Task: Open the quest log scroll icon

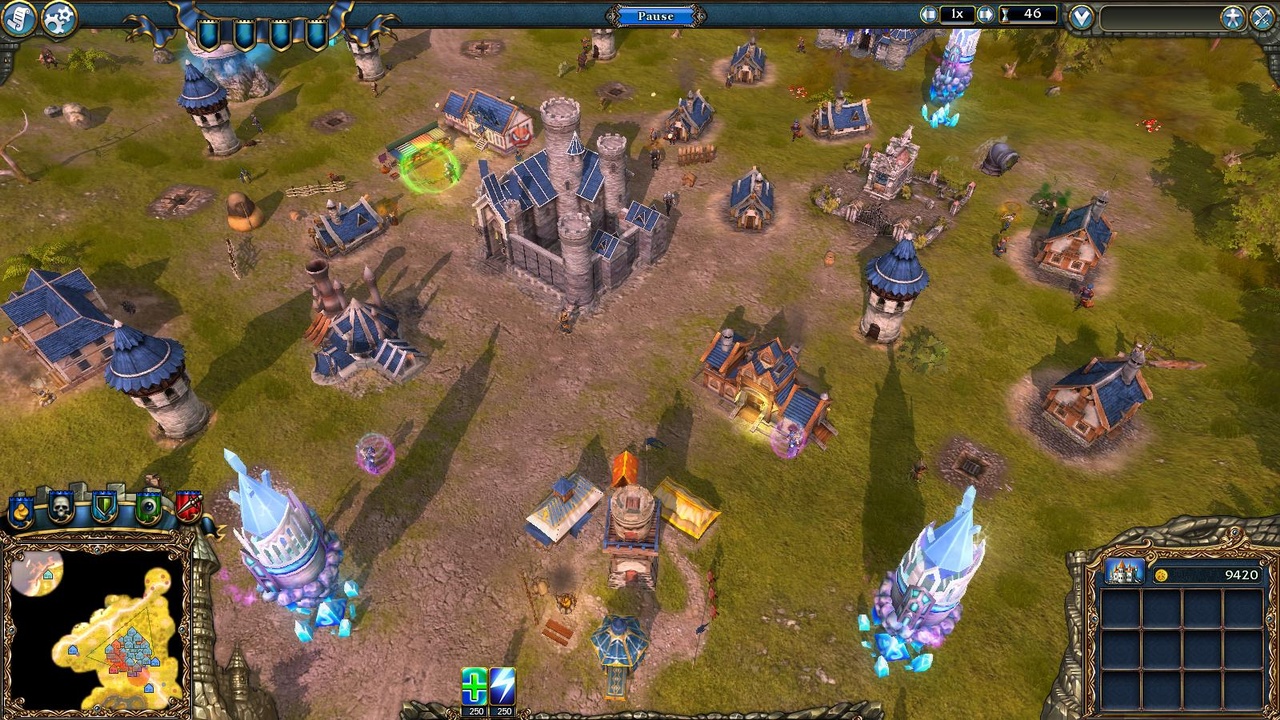Action: pyautogui.click(x=18, y=18)
